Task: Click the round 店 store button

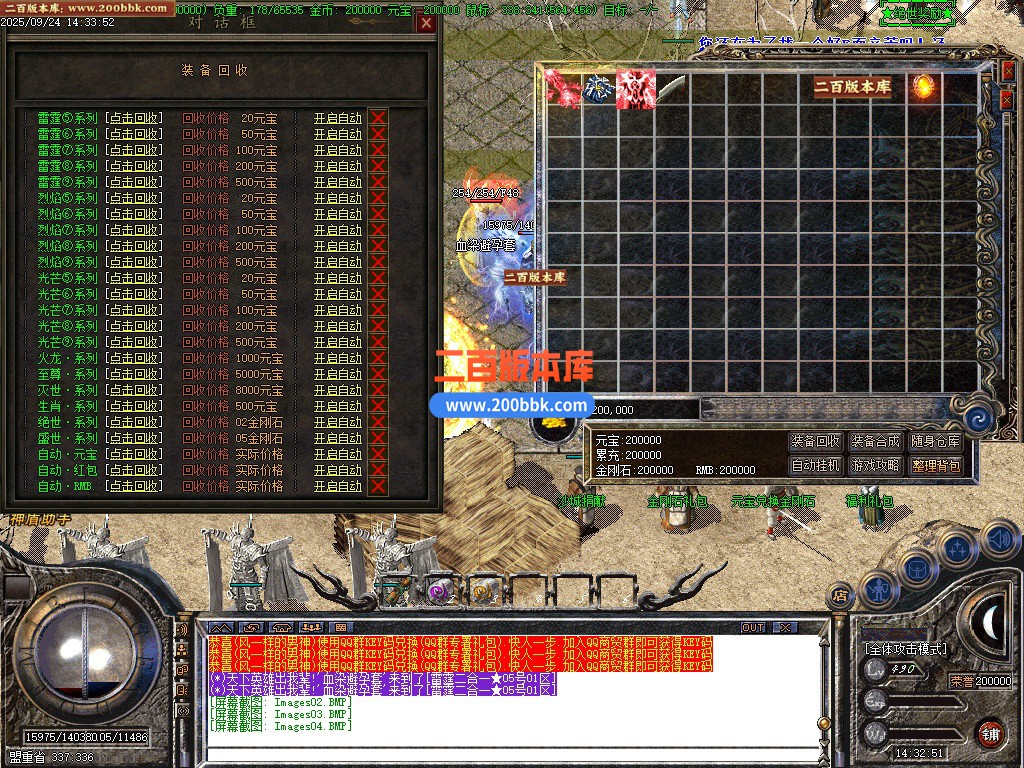Action: pyautogui.click(x=841, y=596)
